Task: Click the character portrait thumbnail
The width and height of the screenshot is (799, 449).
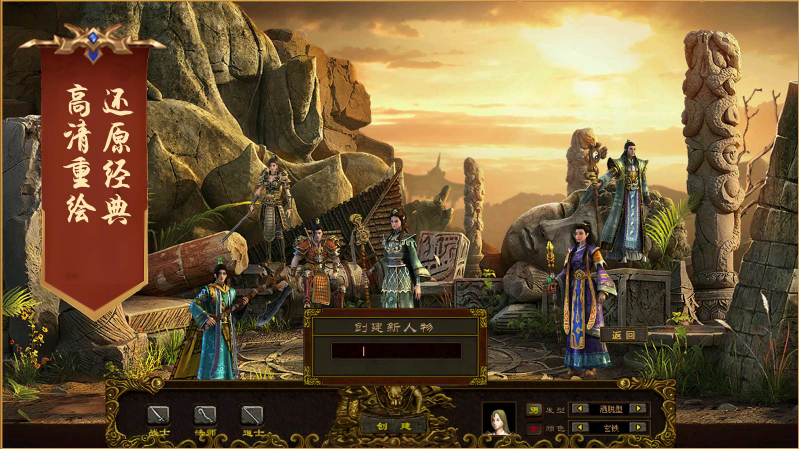Action: [x=498, y=419]
